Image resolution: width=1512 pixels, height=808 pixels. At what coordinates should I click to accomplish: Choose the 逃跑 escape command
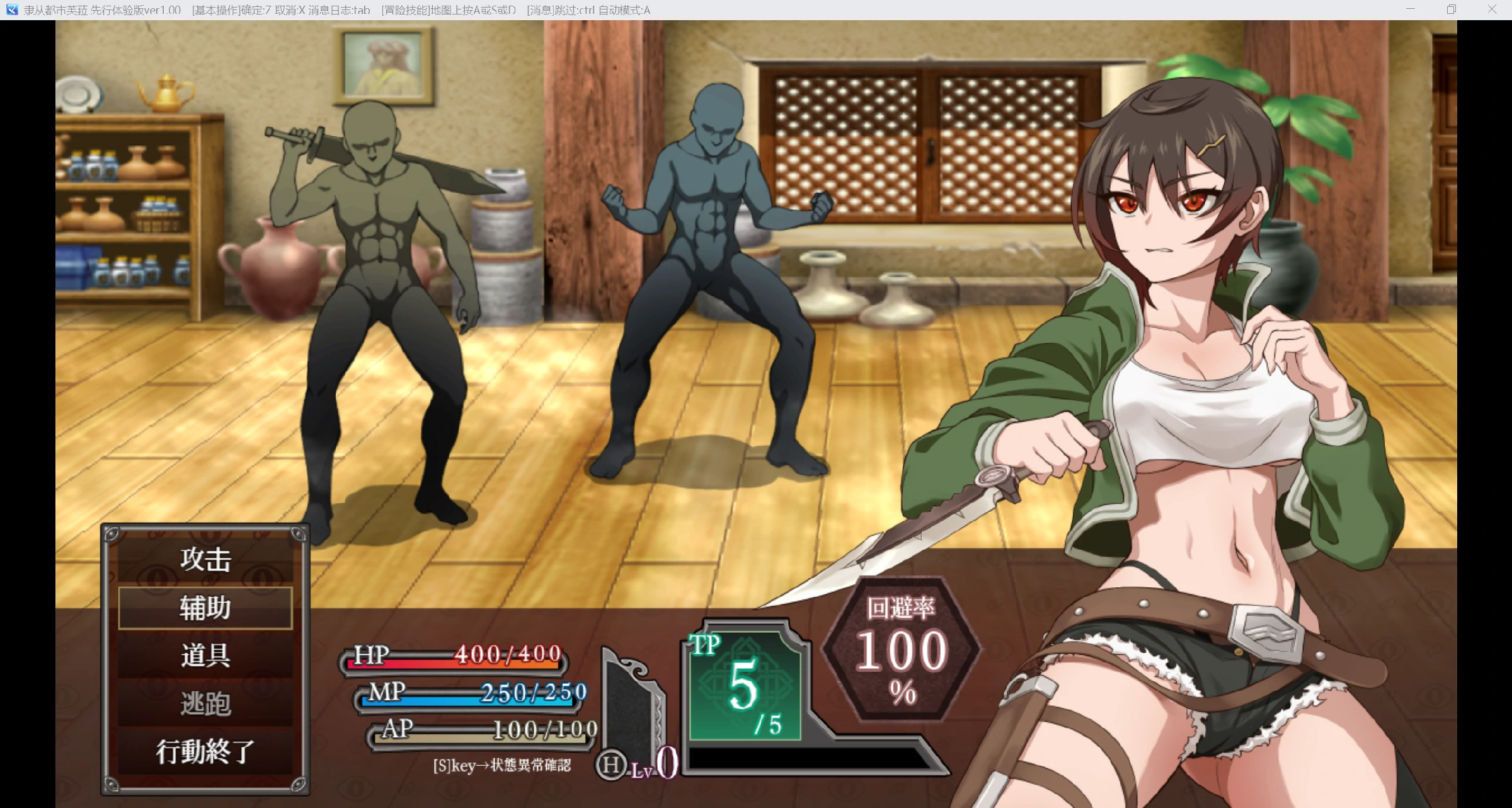205,703
